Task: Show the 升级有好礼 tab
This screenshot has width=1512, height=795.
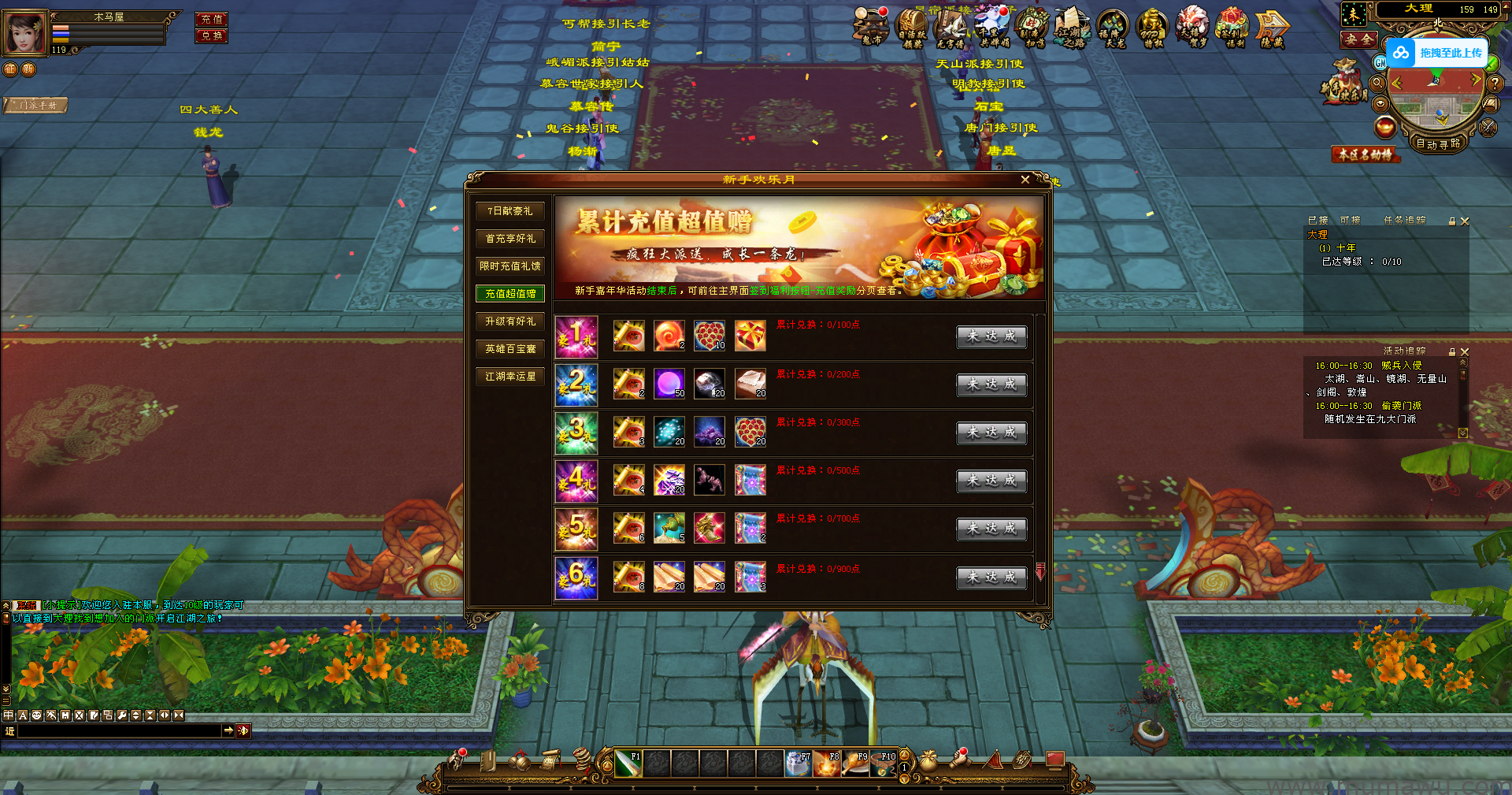Action: (510, 321)
